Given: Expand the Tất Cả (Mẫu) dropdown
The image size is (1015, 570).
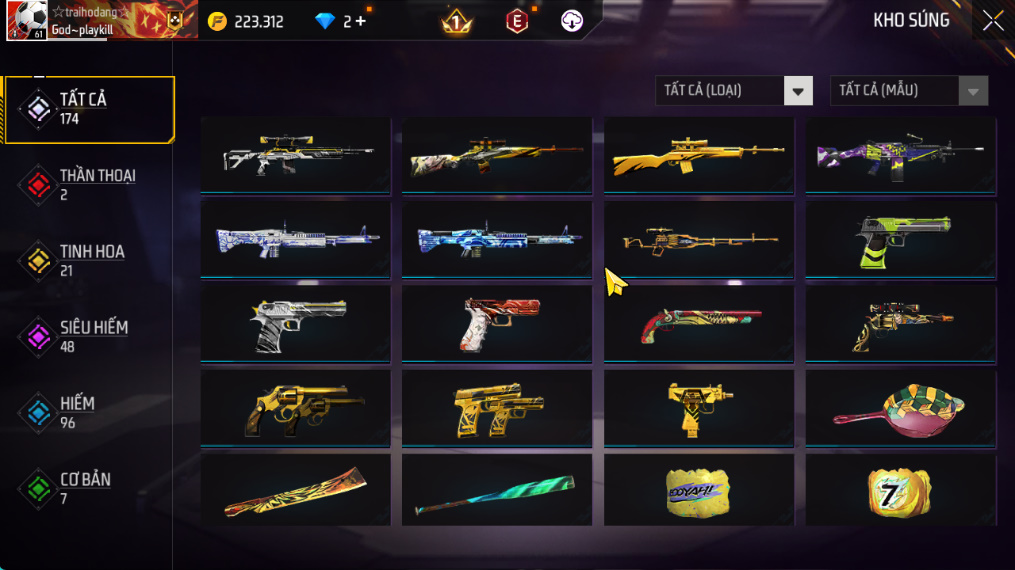Looking at the screenshot, I should pos(909,91).
